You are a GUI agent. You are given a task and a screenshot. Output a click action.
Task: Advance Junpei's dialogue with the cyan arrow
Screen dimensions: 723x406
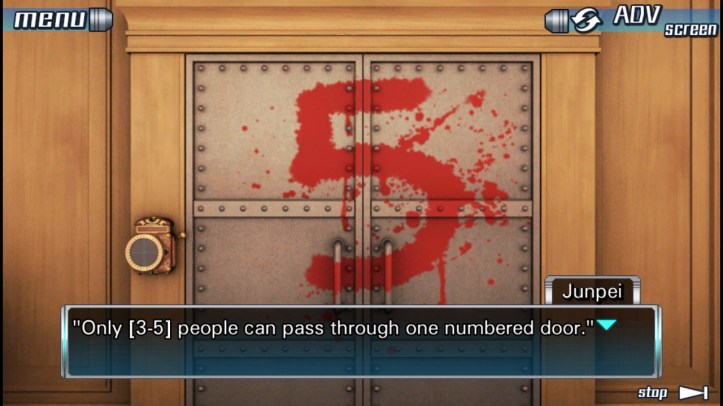pos(606,325)
